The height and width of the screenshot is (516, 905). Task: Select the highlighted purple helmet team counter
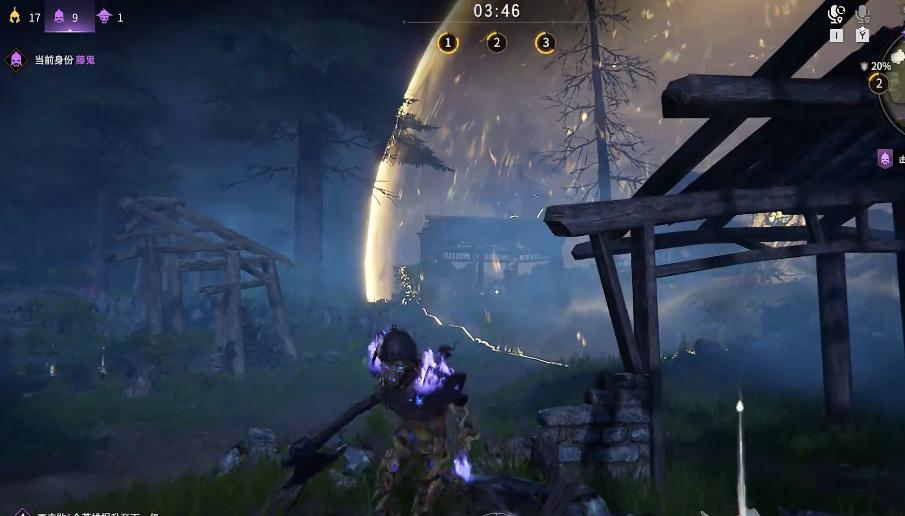tap(67, 17)
